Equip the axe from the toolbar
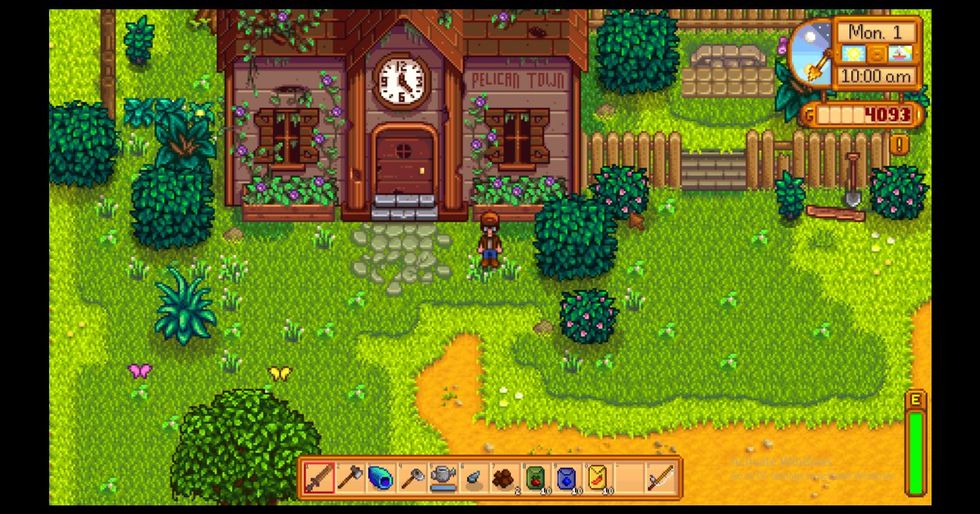Screen dimensions: 980x514 coord(349,478)
